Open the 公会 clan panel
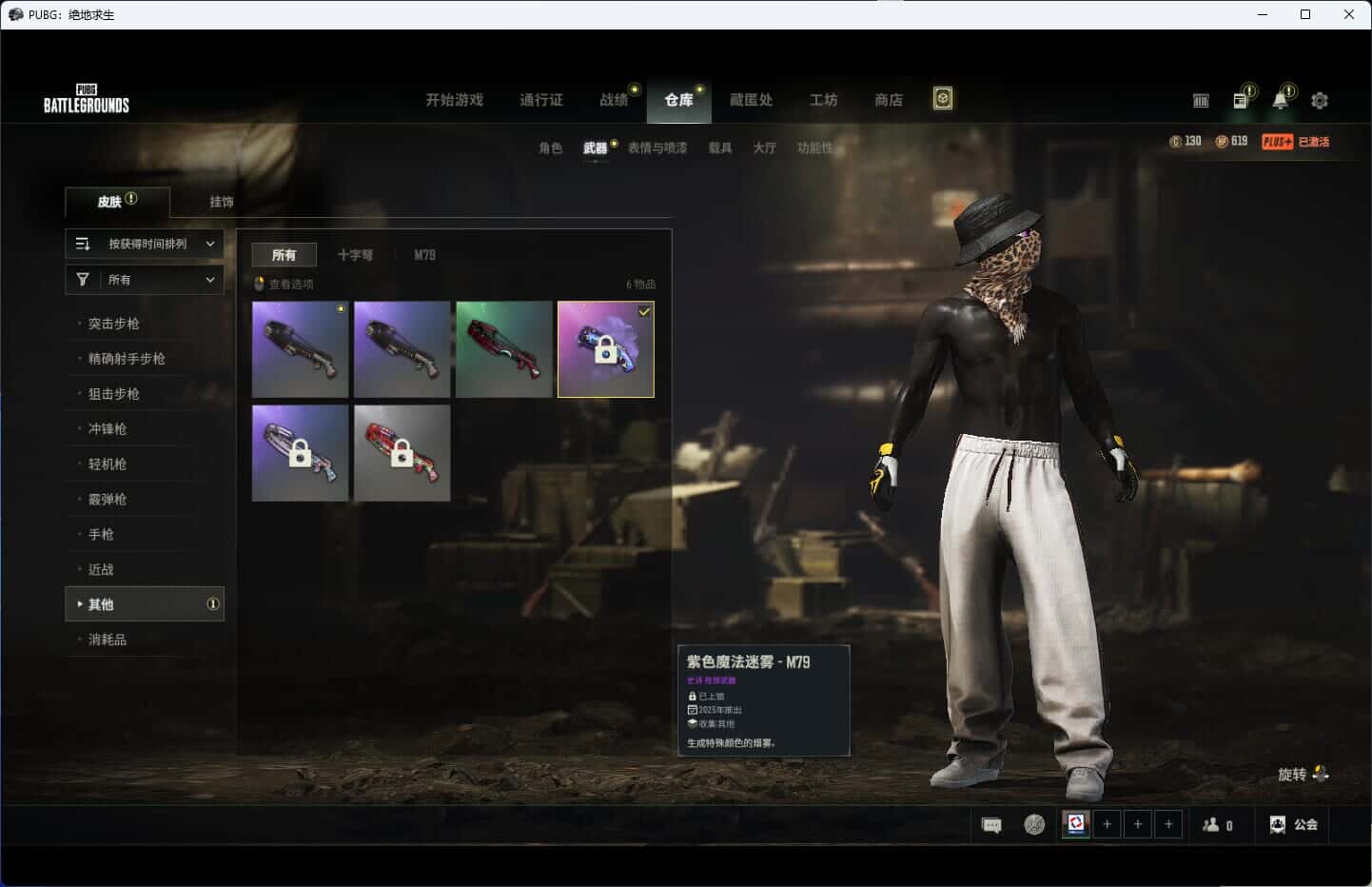Image resolution: width=1372 pixels, height=887 pixels. 1294,824
